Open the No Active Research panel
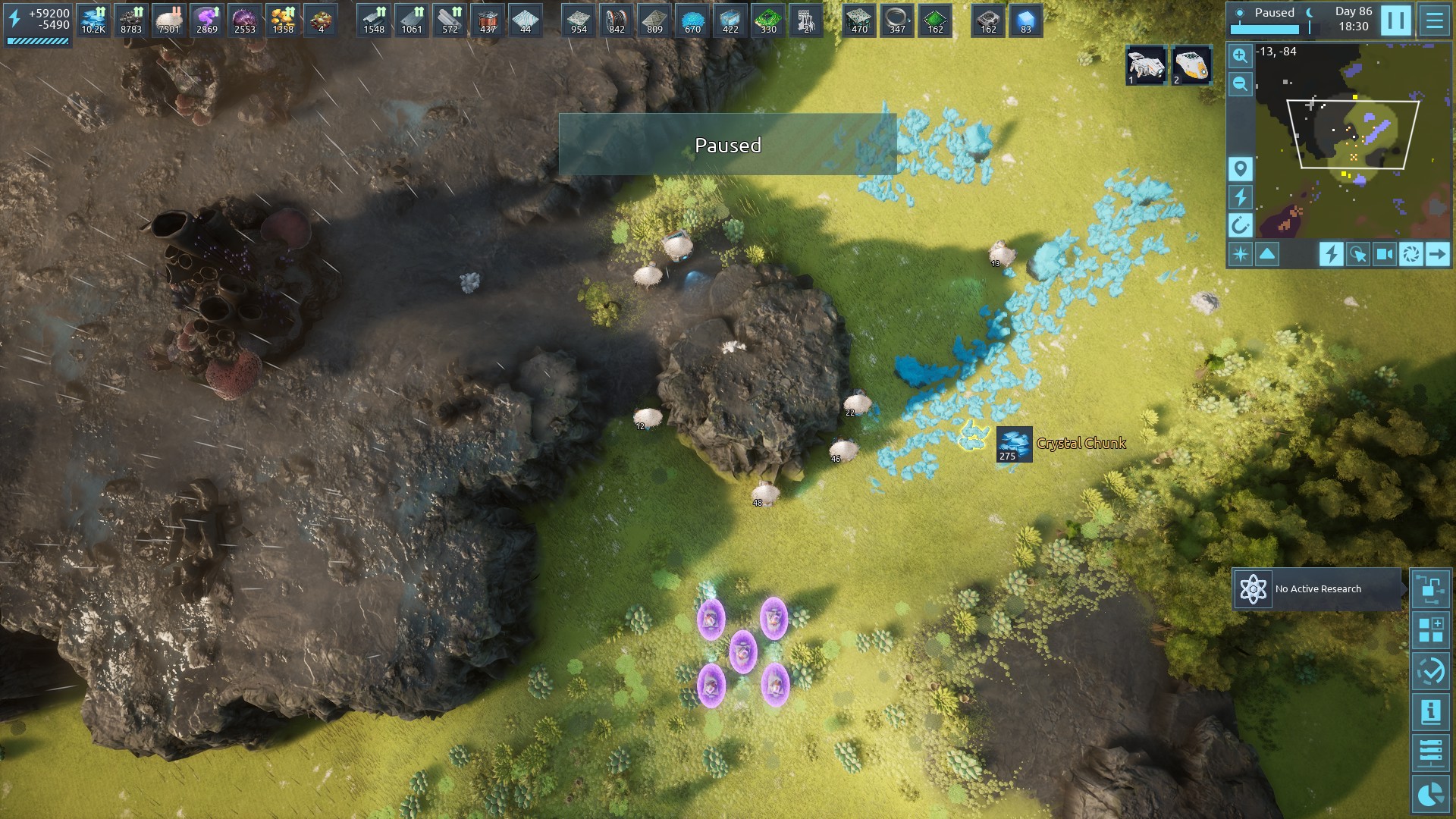This screenshot has height=819, width=1456. (1316, 589)
